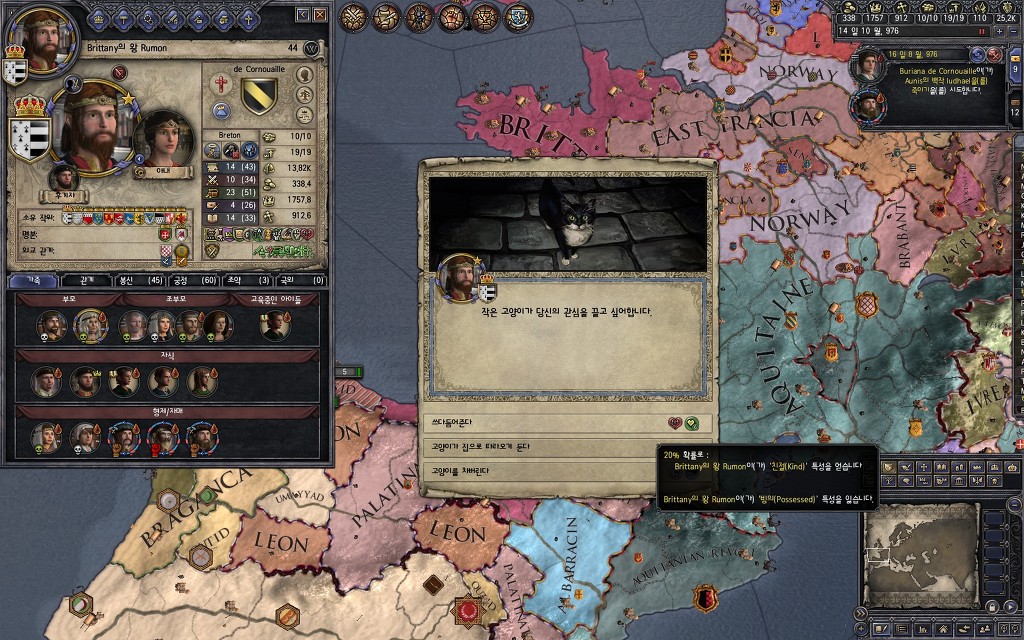The width and height of the screenshot is (1024, 640).
Task: Open the heir (후계자) portrait
Action: 64,178
